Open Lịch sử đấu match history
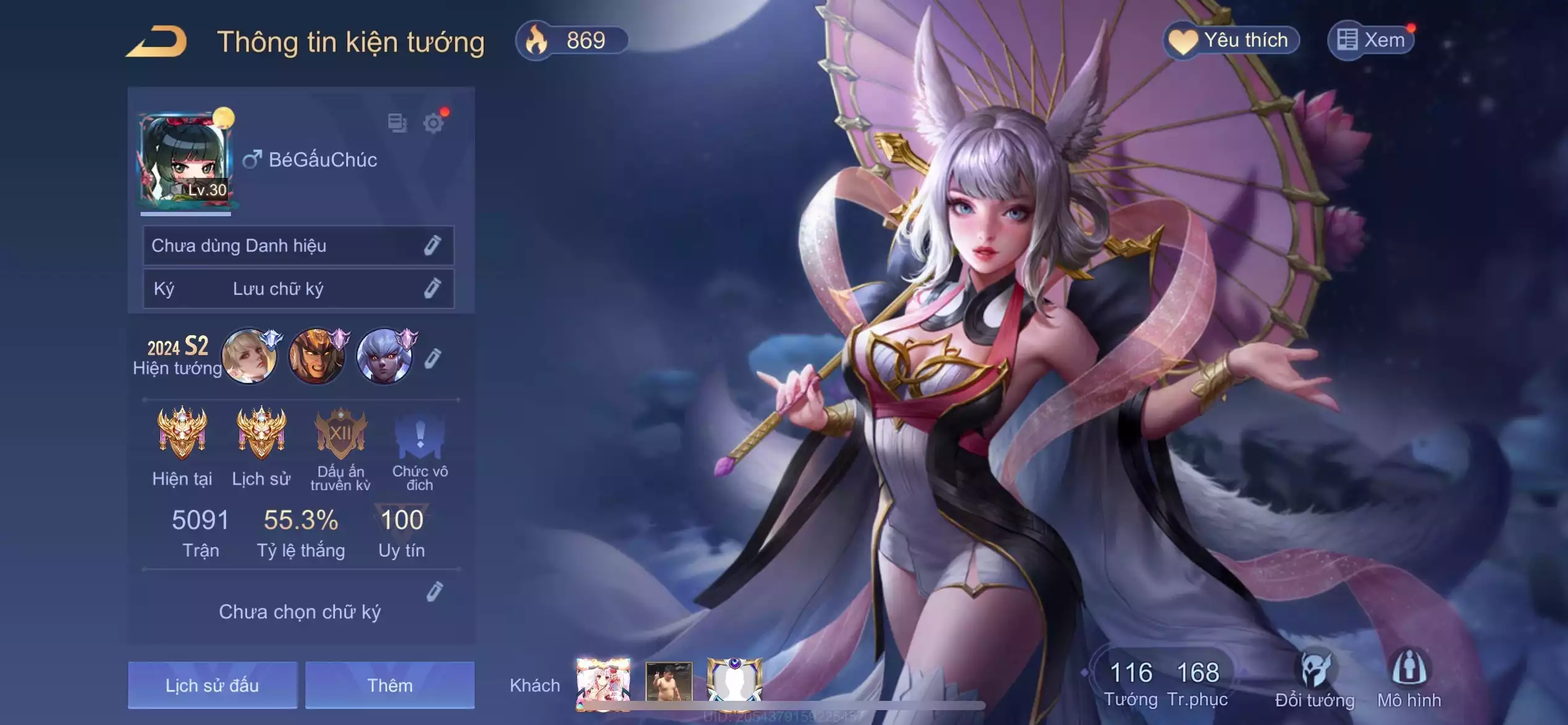This screenshot has width=1568, height=725. click(x=212, y=685)
